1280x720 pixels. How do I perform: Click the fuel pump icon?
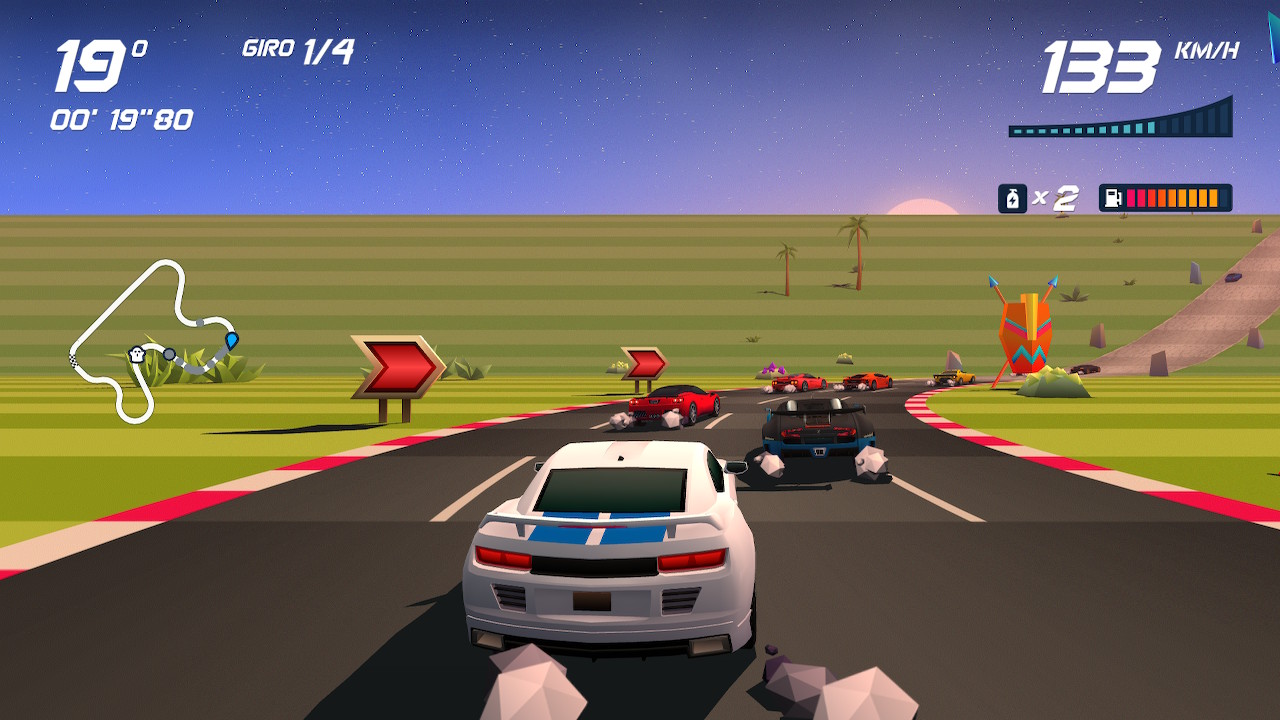1112,198
